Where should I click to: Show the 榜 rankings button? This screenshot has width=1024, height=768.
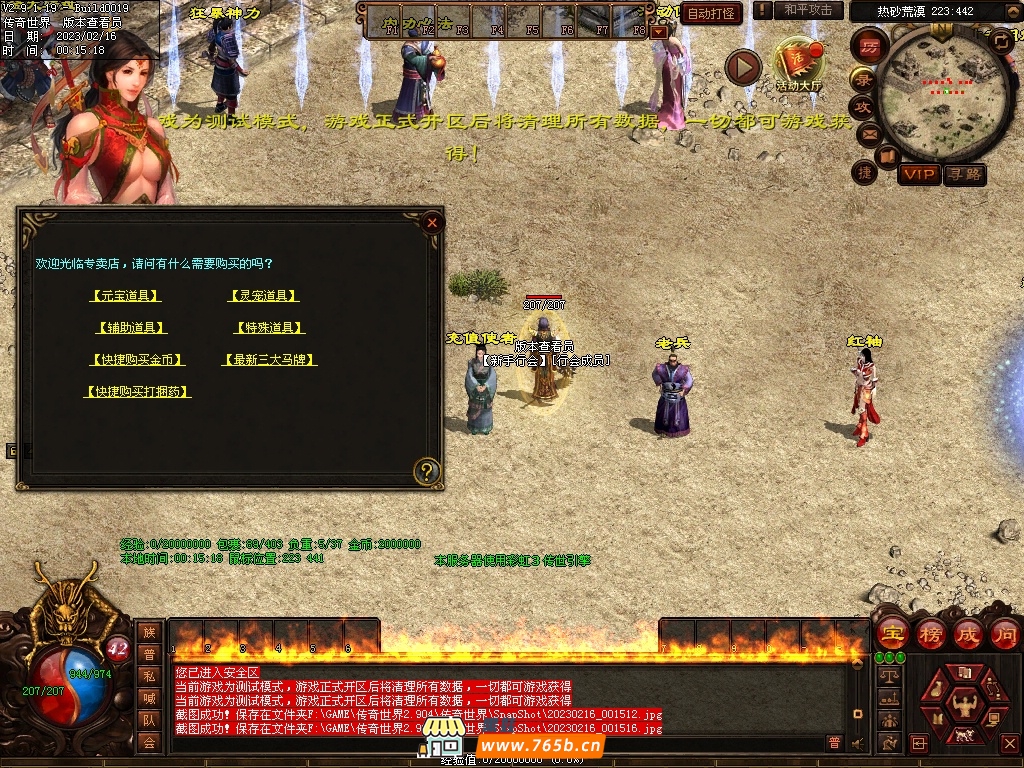[x=930, y=634]
